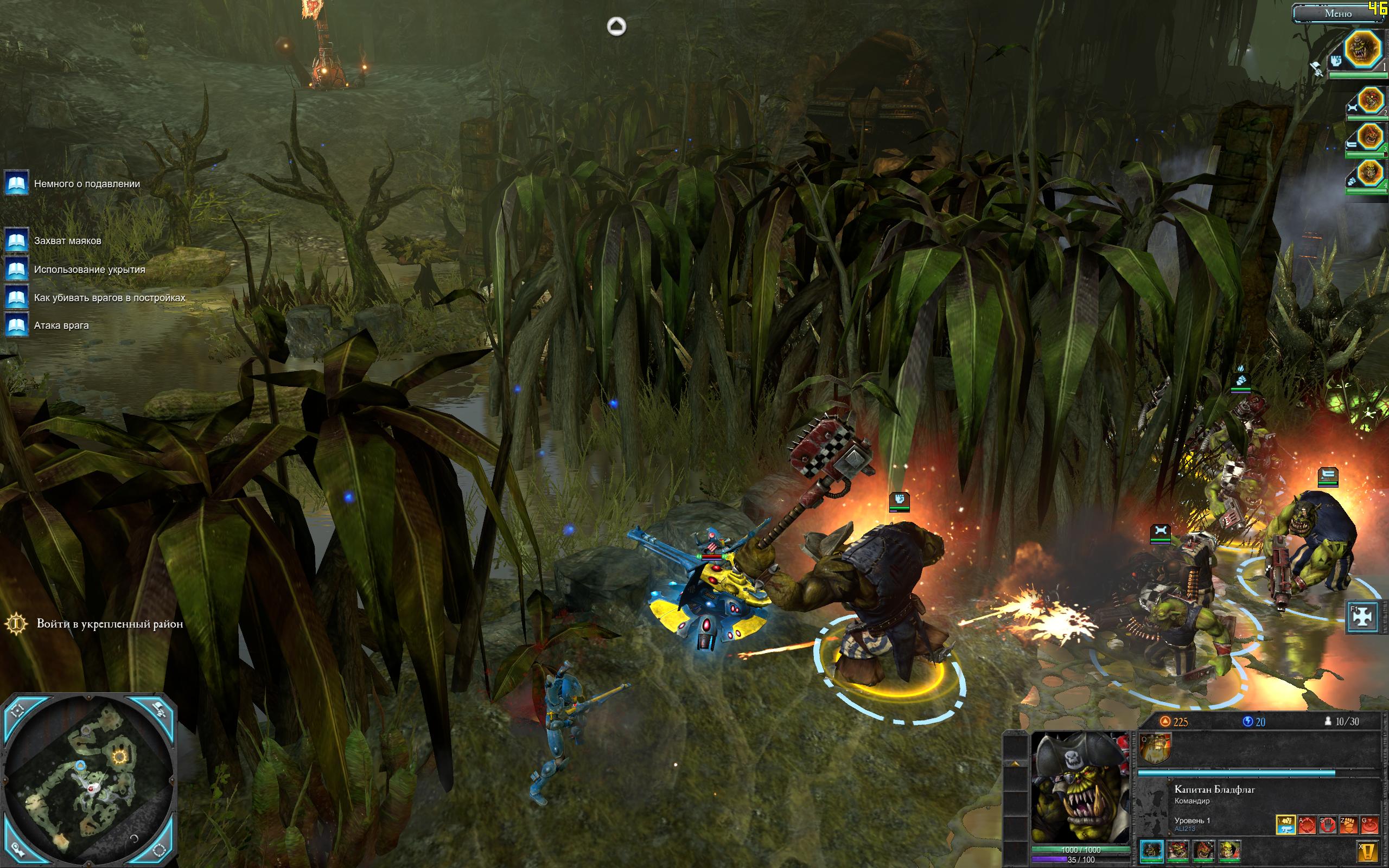1389x868 pixels.
Task: Select squad 1 commander octagon portrait
Action: [x=1362, y=50]
